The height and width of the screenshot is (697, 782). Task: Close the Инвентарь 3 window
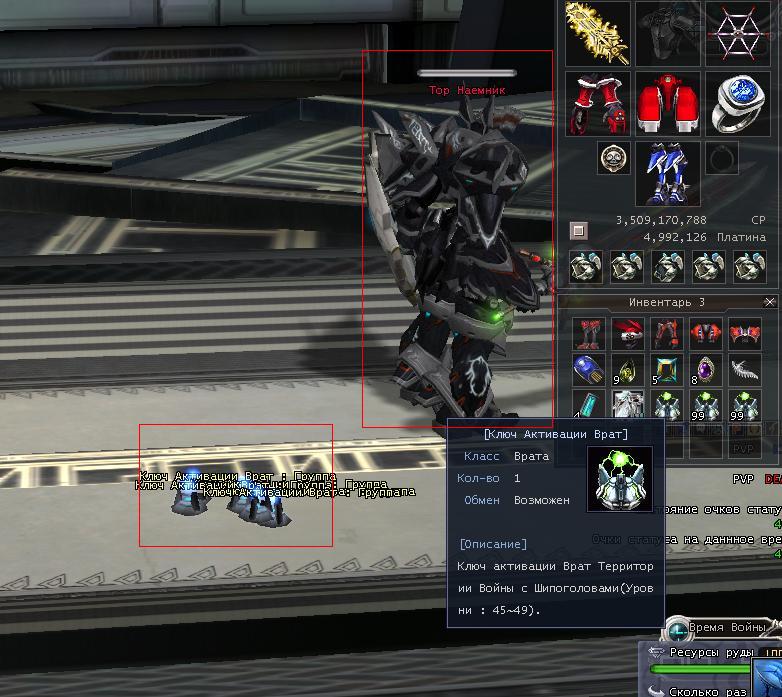[x=769, y=302]
